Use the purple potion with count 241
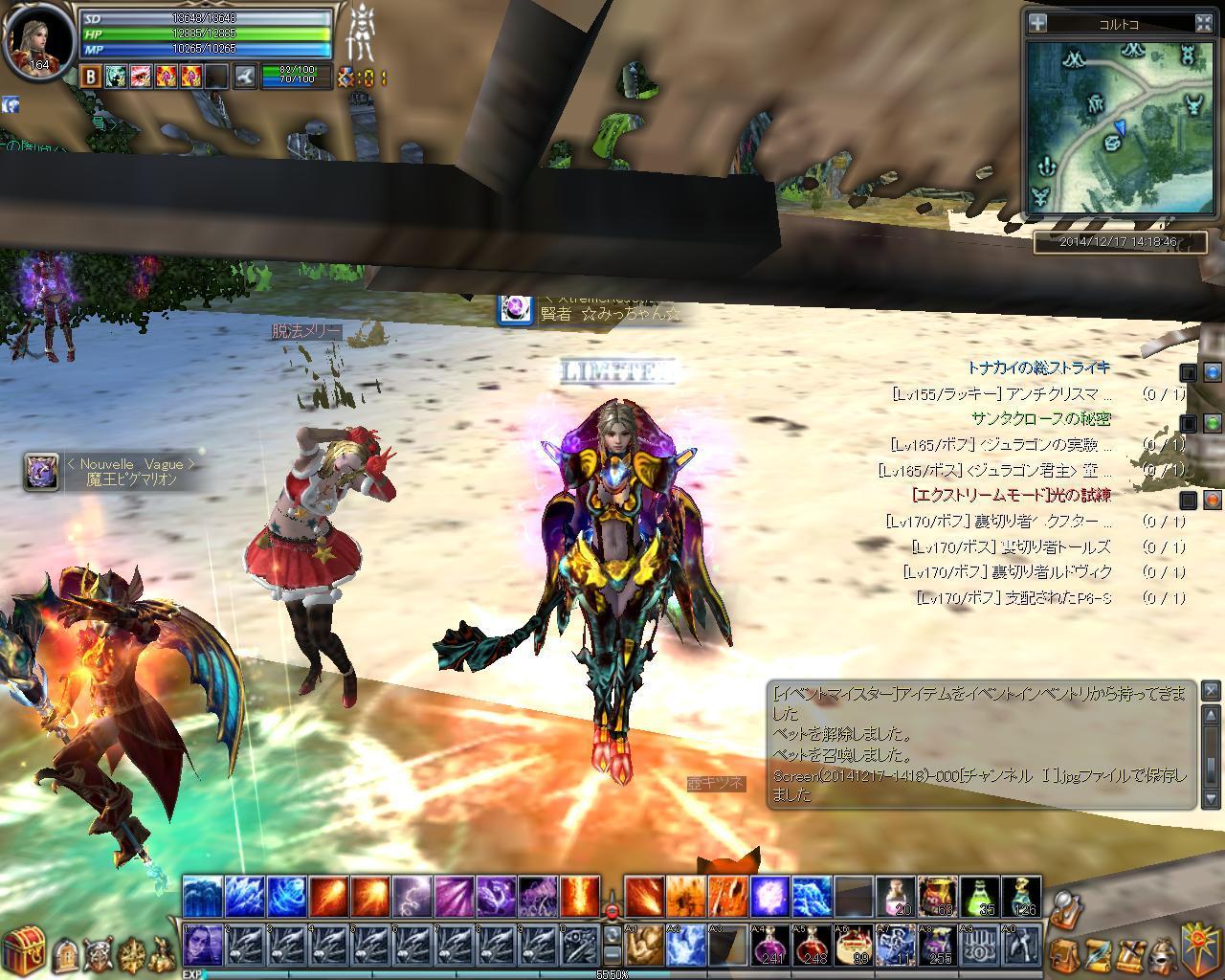This screenshot has width=1225, height=980. coord(770,946)
